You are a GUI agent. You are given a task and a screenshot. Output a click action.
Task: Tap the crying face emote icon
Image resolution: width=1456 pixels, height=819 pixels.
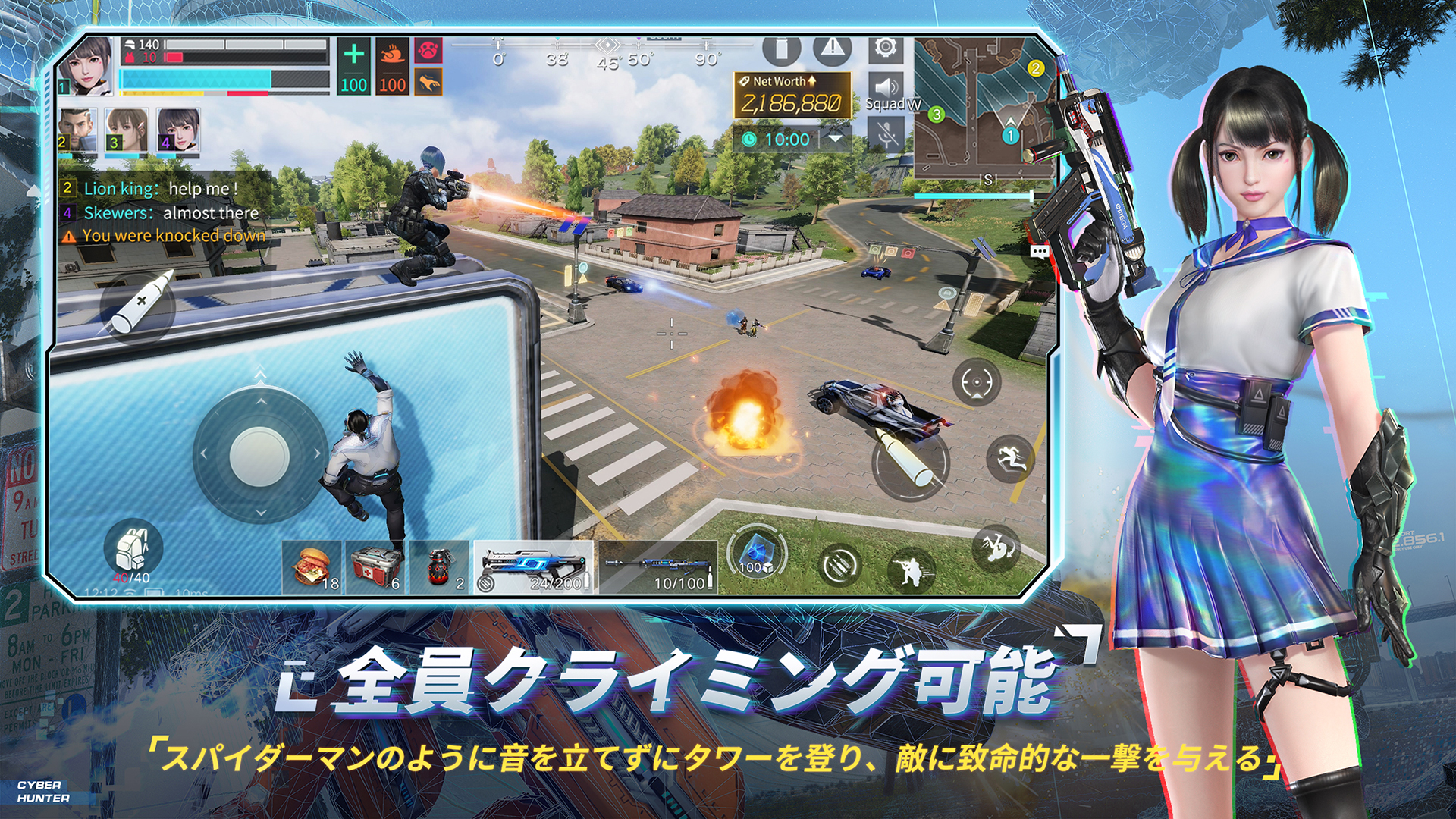(x=428, y=51)
